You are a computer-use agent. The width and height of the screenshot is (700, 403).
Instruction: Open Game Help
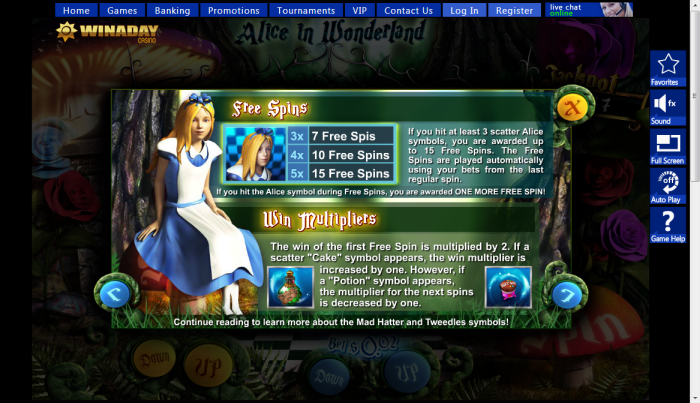667,225
